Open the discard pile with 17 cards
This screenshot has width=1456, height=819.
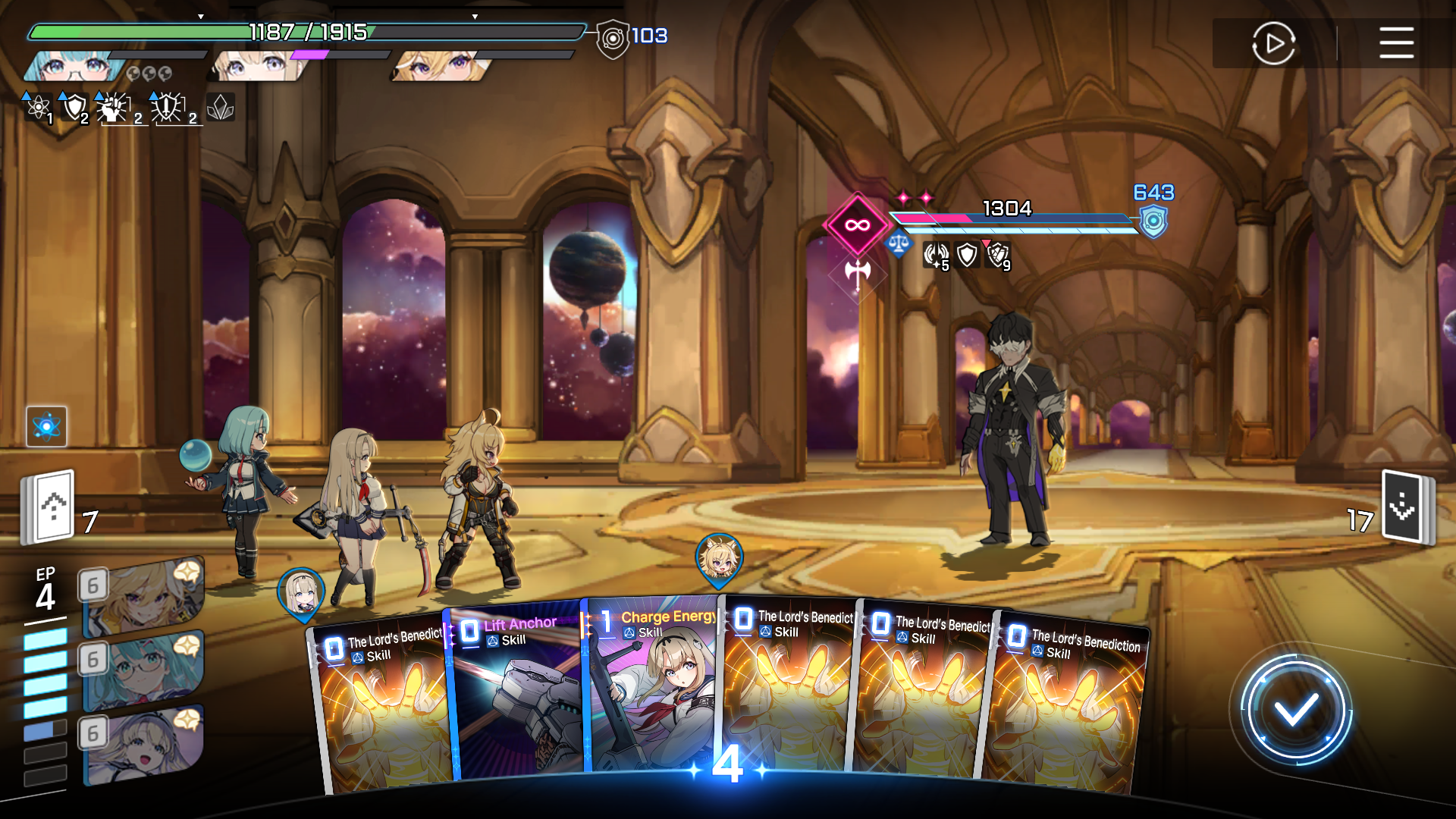coord(1405,507)
